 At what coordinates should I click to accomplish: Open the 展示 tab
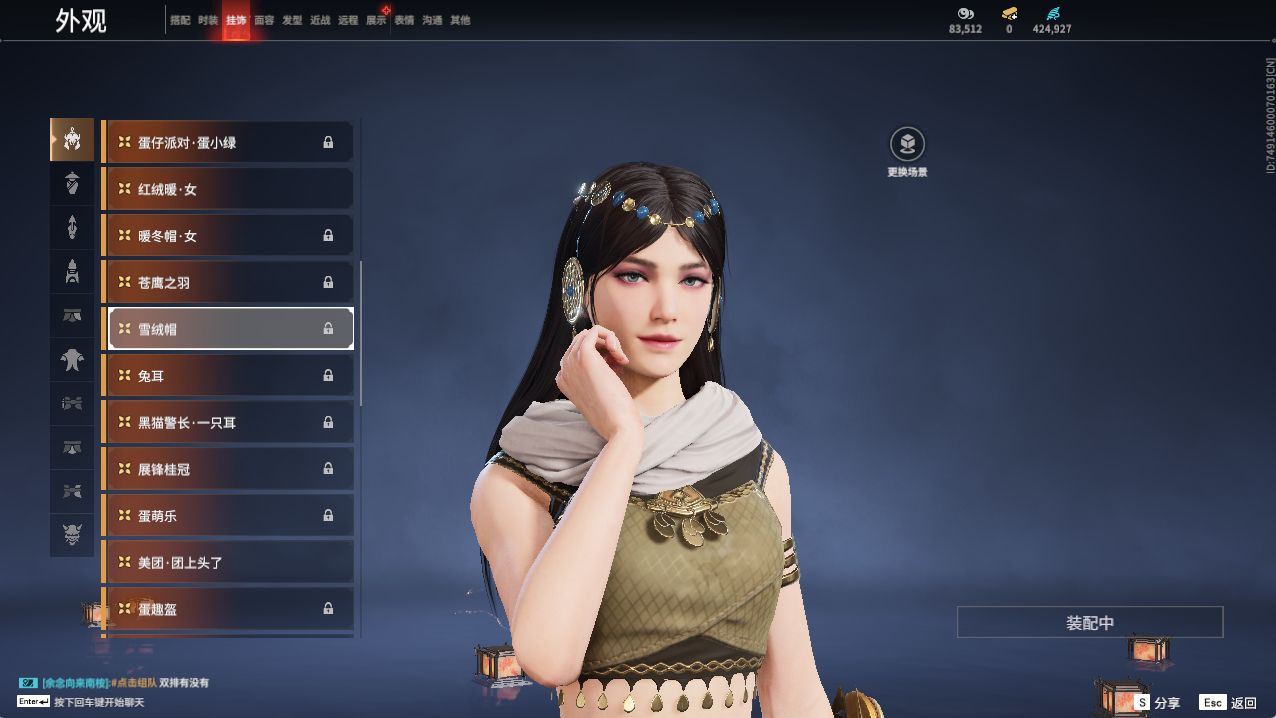point(376,20)
